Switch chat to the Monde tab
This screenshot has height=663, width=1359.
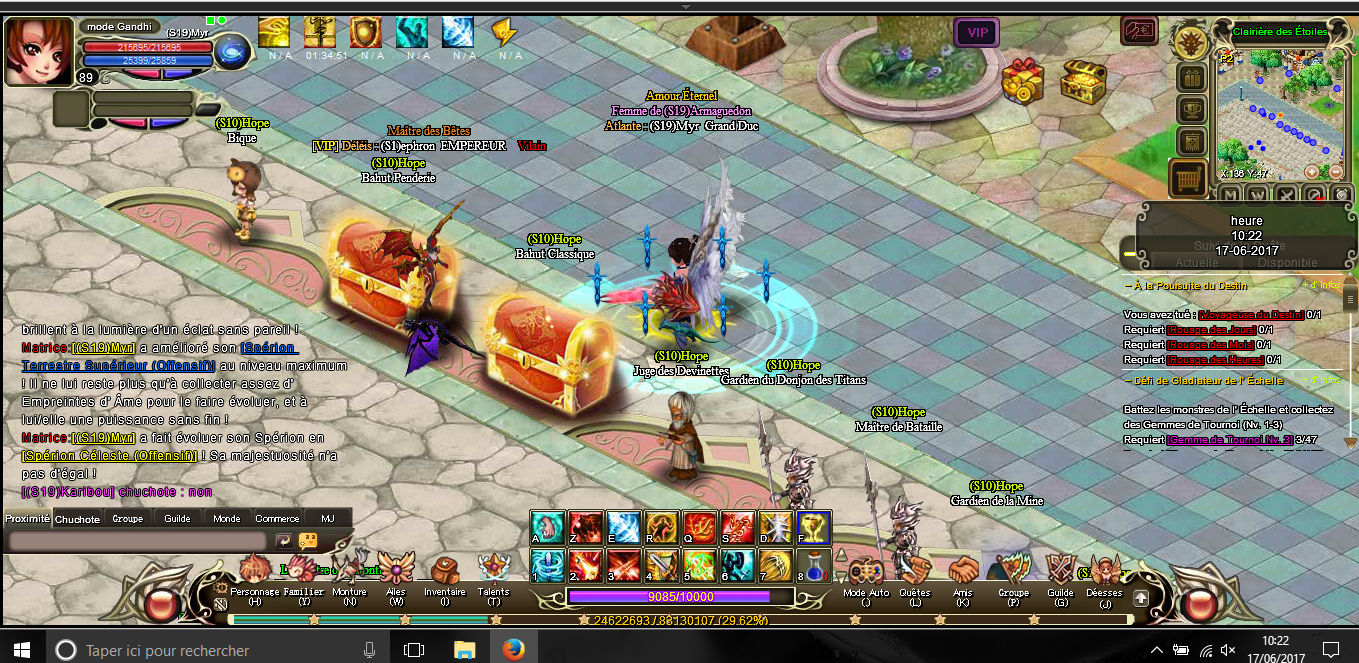coord(227,519)
